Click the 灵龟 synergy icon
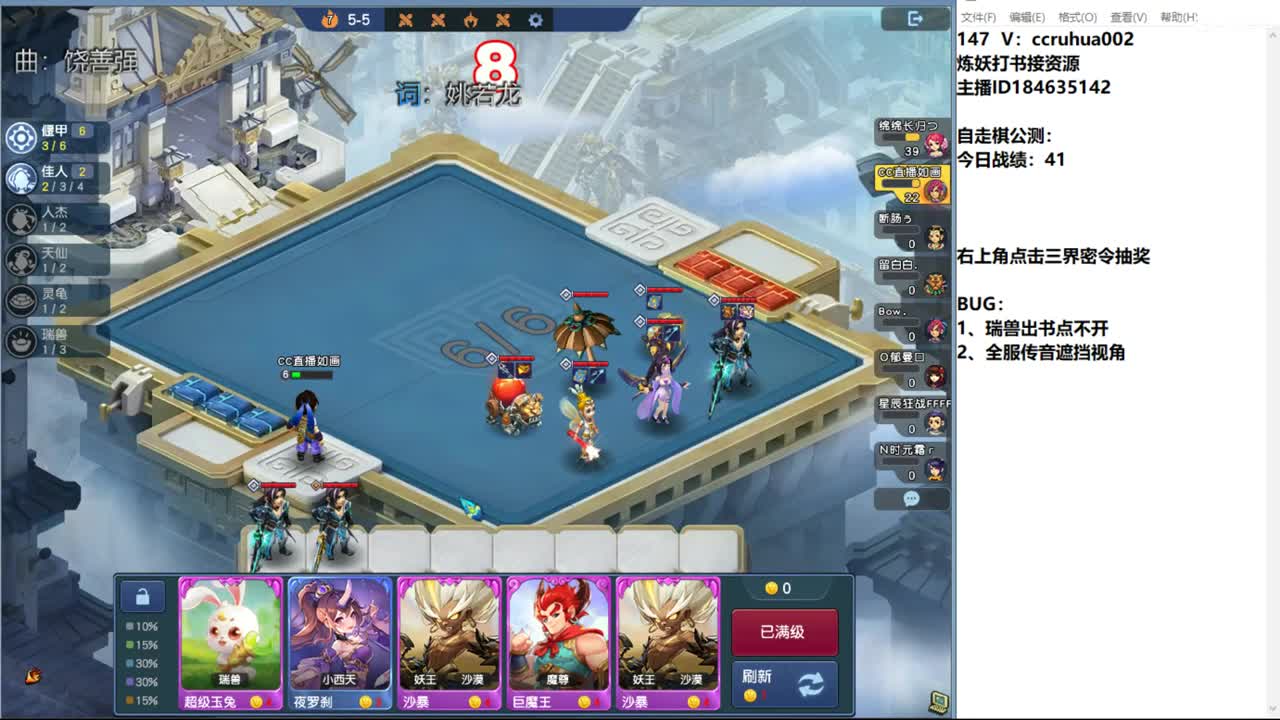The width and height of the screenshot is (1280, 720). [x=20, y=301]
